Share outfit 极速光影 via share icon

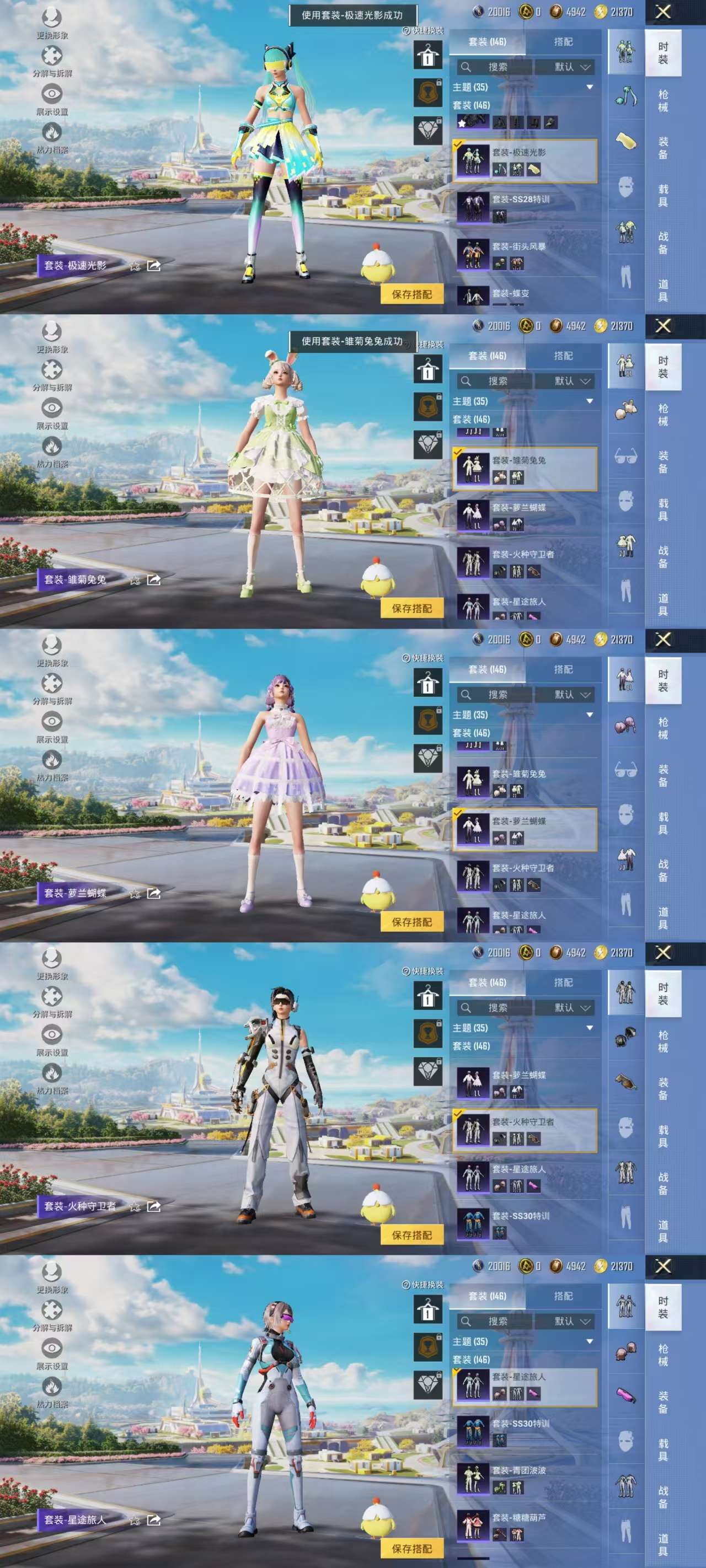(x=153, y=265)
